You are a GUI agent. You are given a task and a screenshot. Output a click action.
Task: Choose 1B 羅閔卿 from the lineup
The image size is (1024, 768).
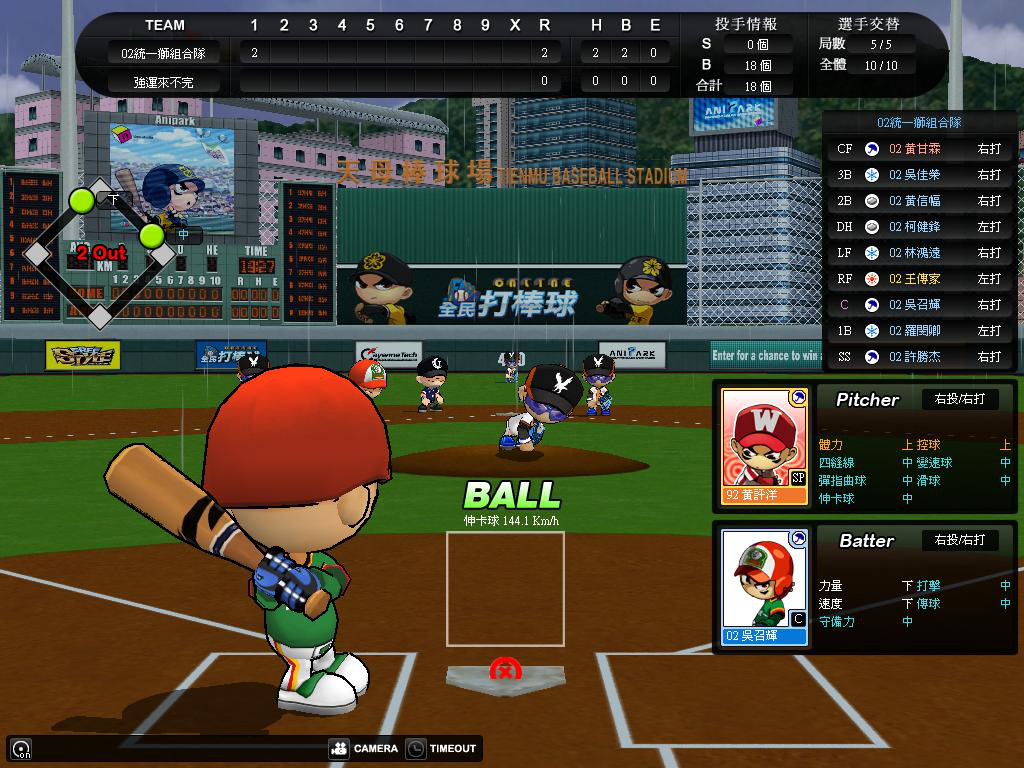[918, 331]
